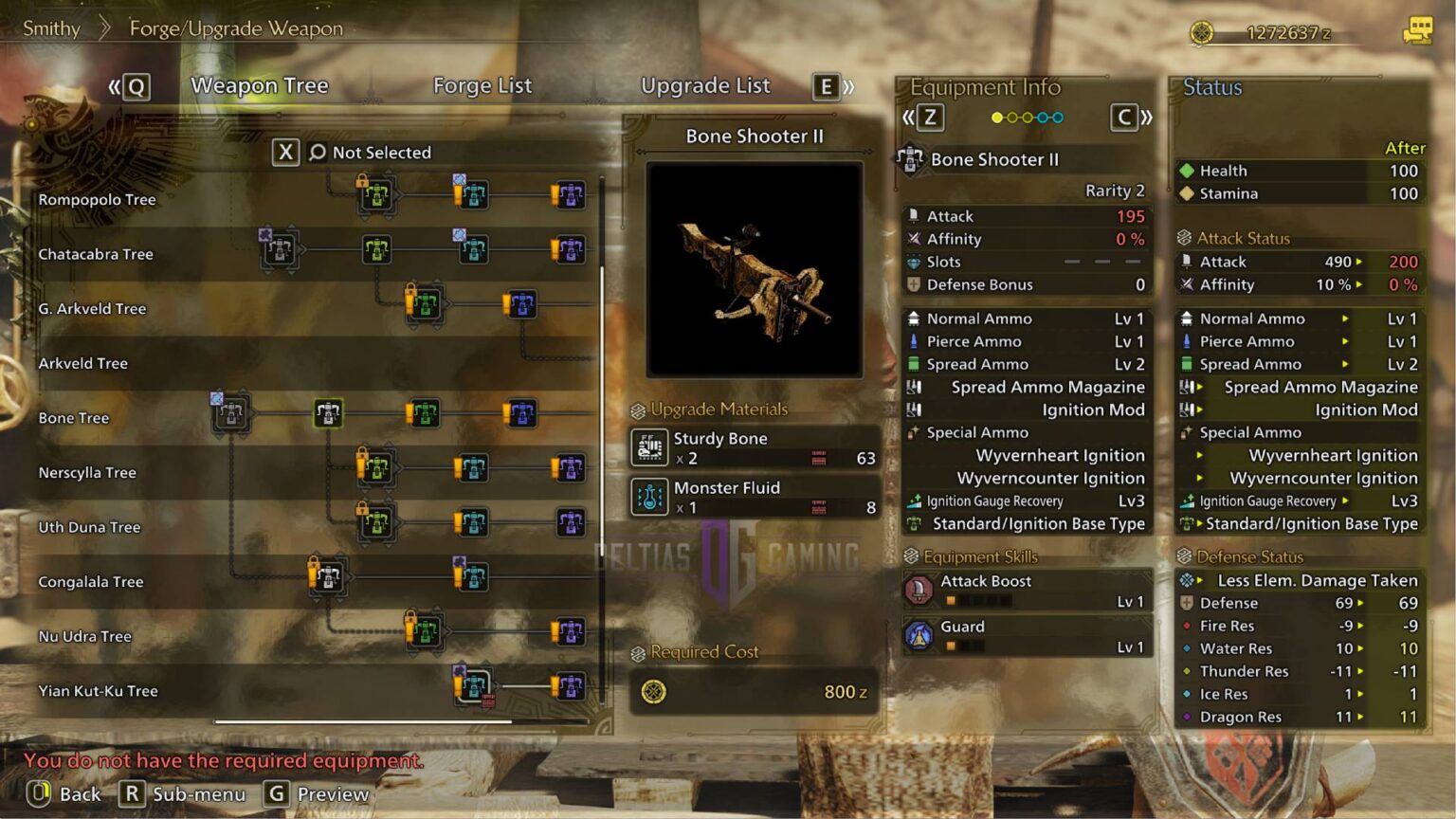Click the zenny coin icon under Required Cost
The height and width of the screenshot is (819, 1456).
(x=652, y=691)
